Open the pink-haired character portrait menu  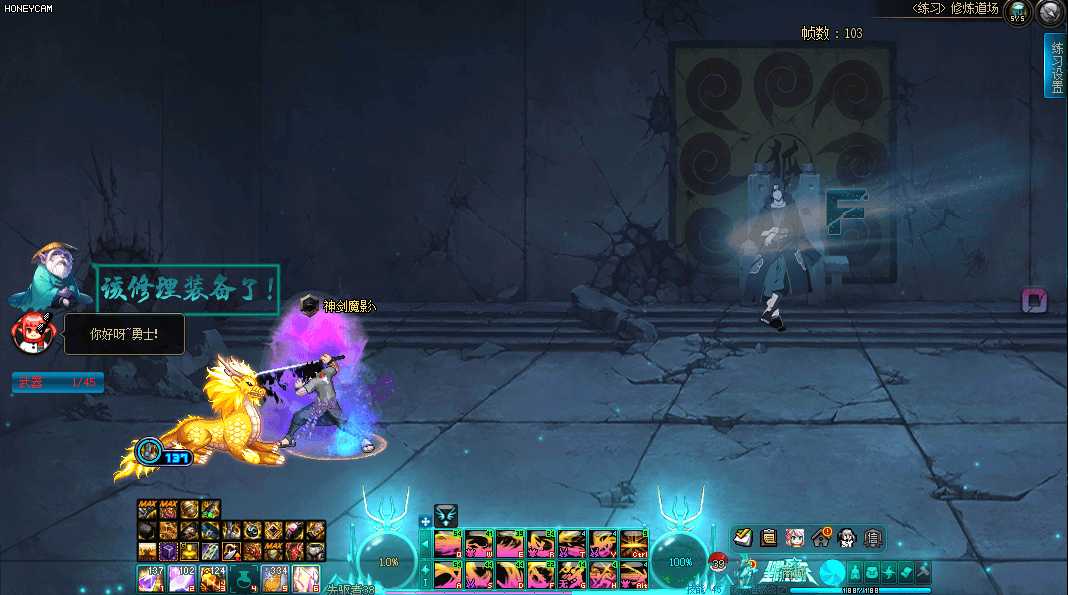(x=795, y=537)
